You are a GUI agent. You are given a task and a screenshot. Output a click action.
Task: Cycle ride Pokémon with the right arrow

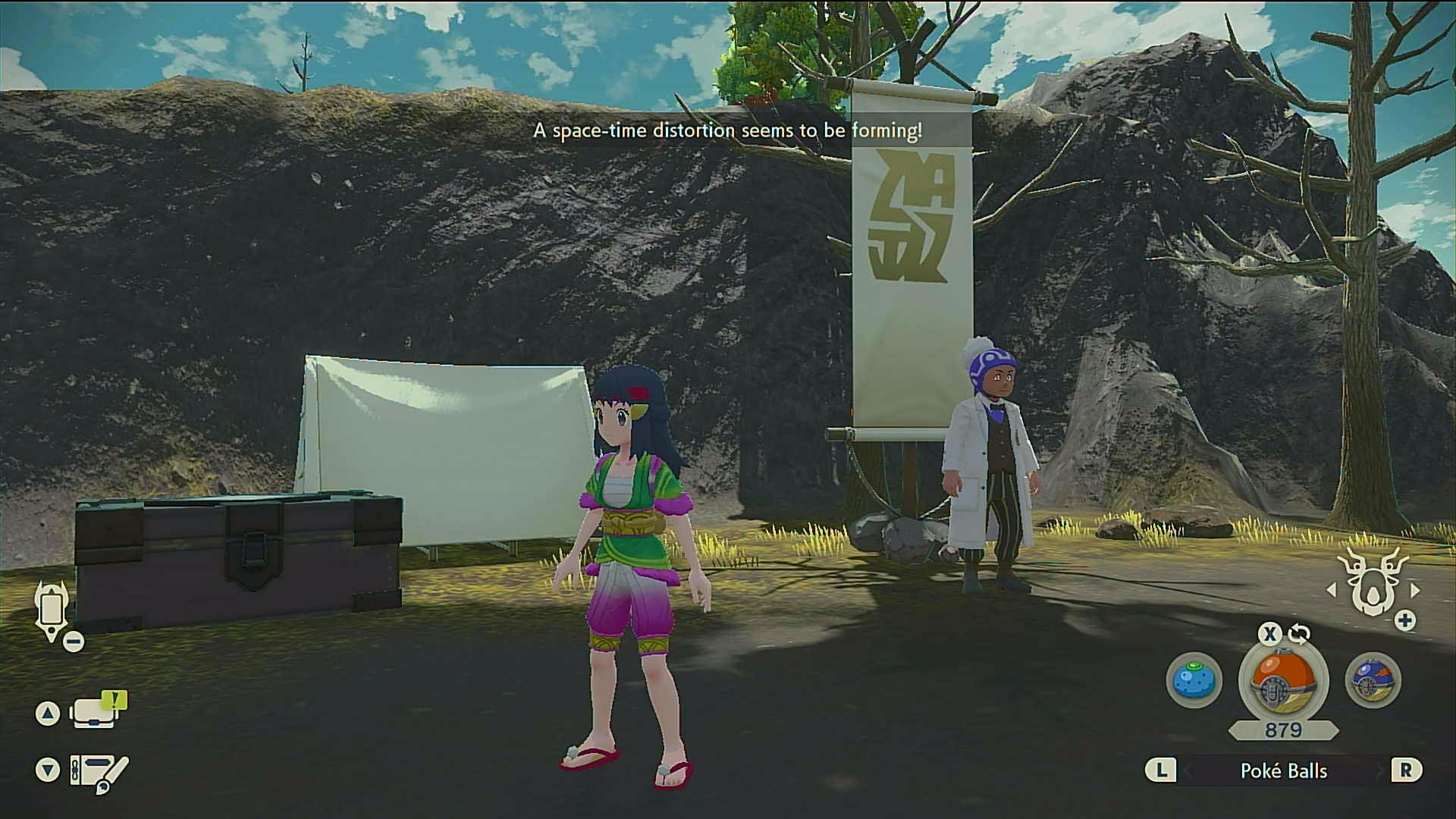[1415, 590]
